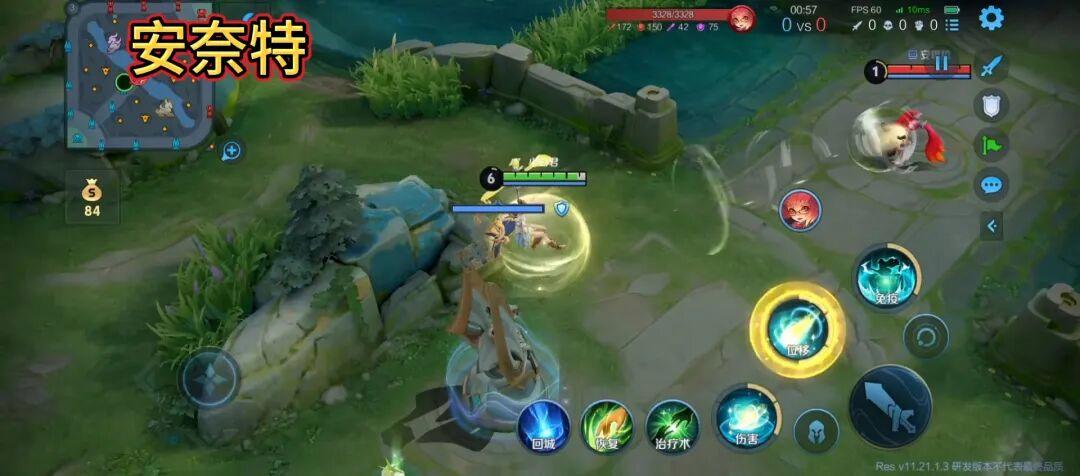Image resolution: width=1080 pixels, height=476 pixels.
Task: Open the chat speech bubble
Action: (991, 185)
